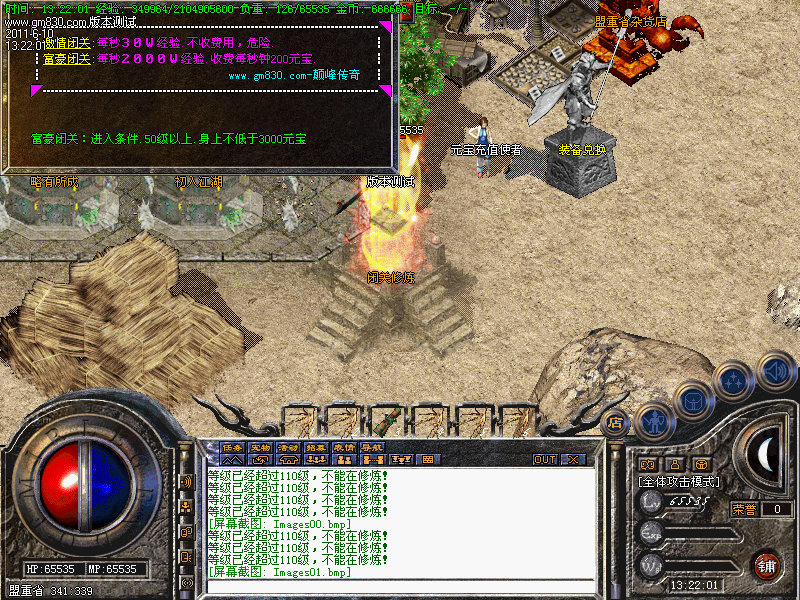
Task: Open the 导航 navigation tab
Action: (372, 447)
